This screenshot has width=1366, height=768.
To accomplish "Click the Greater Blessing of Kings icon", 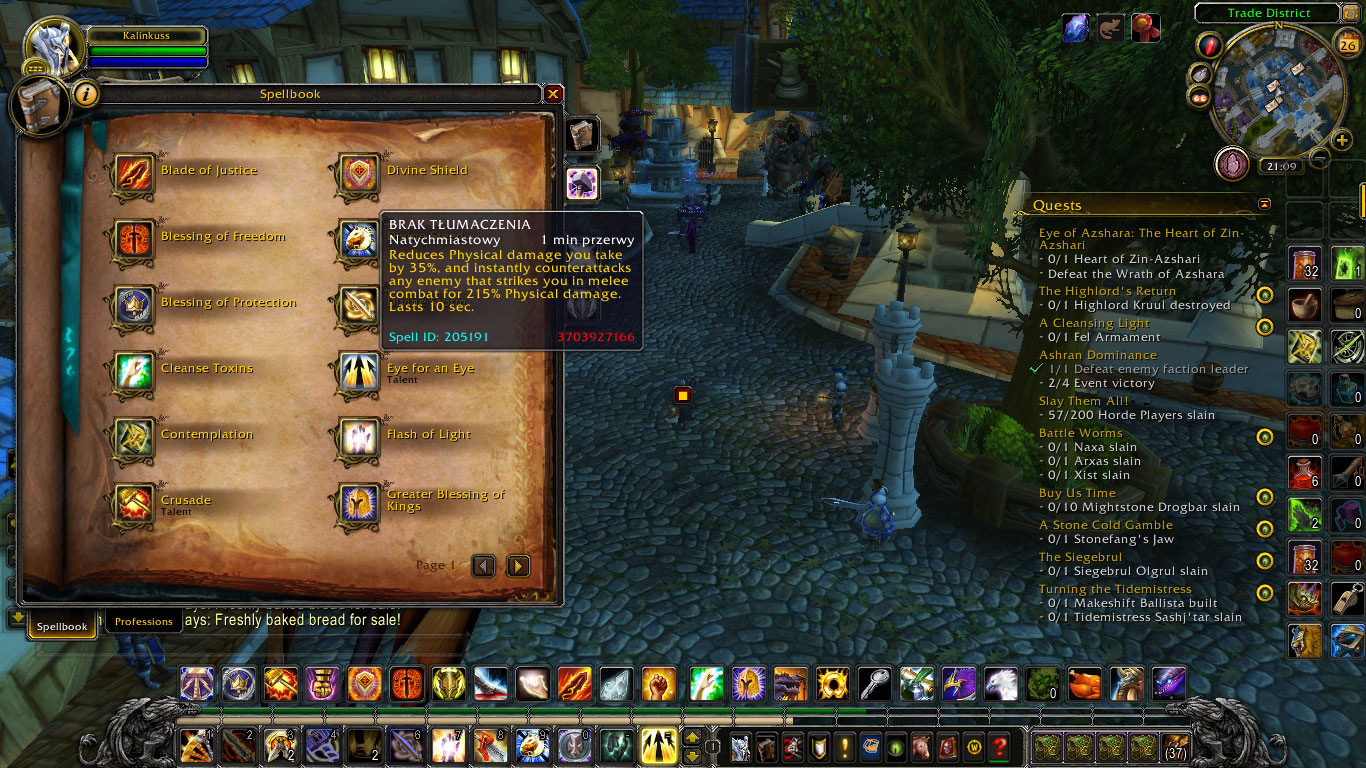I will 359,500.
